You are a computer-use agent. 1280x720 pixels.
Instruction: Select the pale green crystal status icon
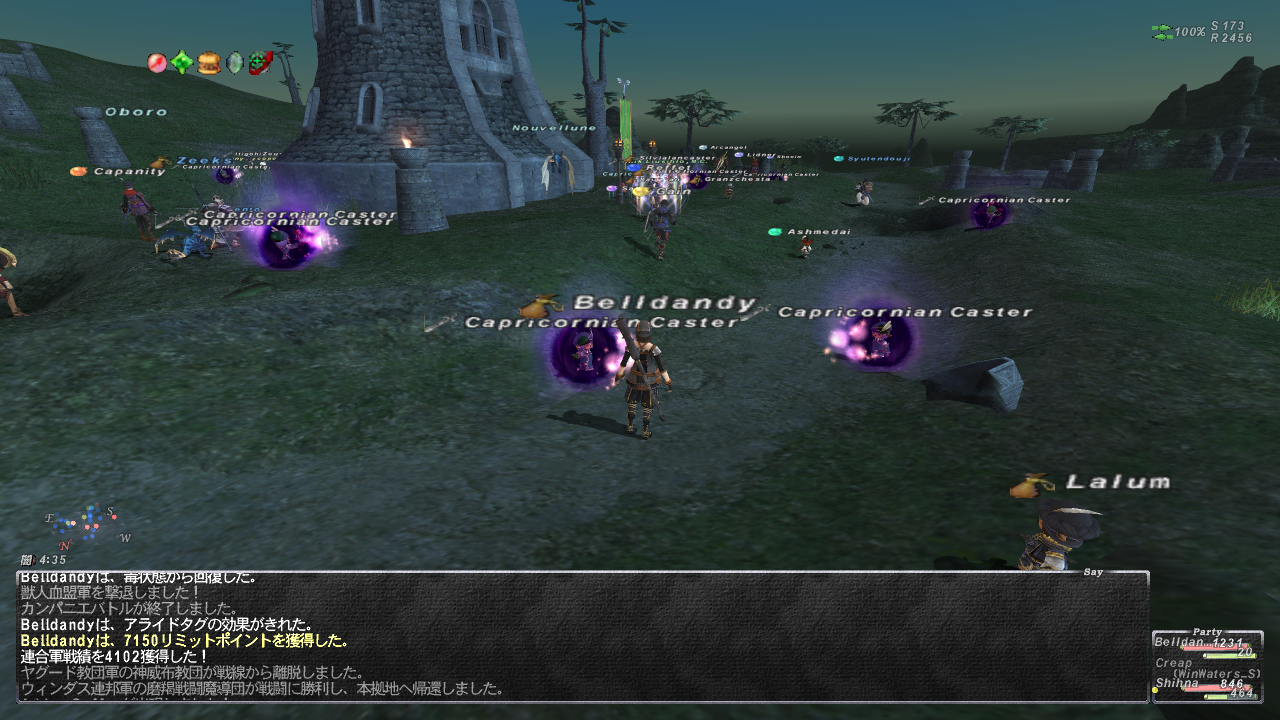235,63
